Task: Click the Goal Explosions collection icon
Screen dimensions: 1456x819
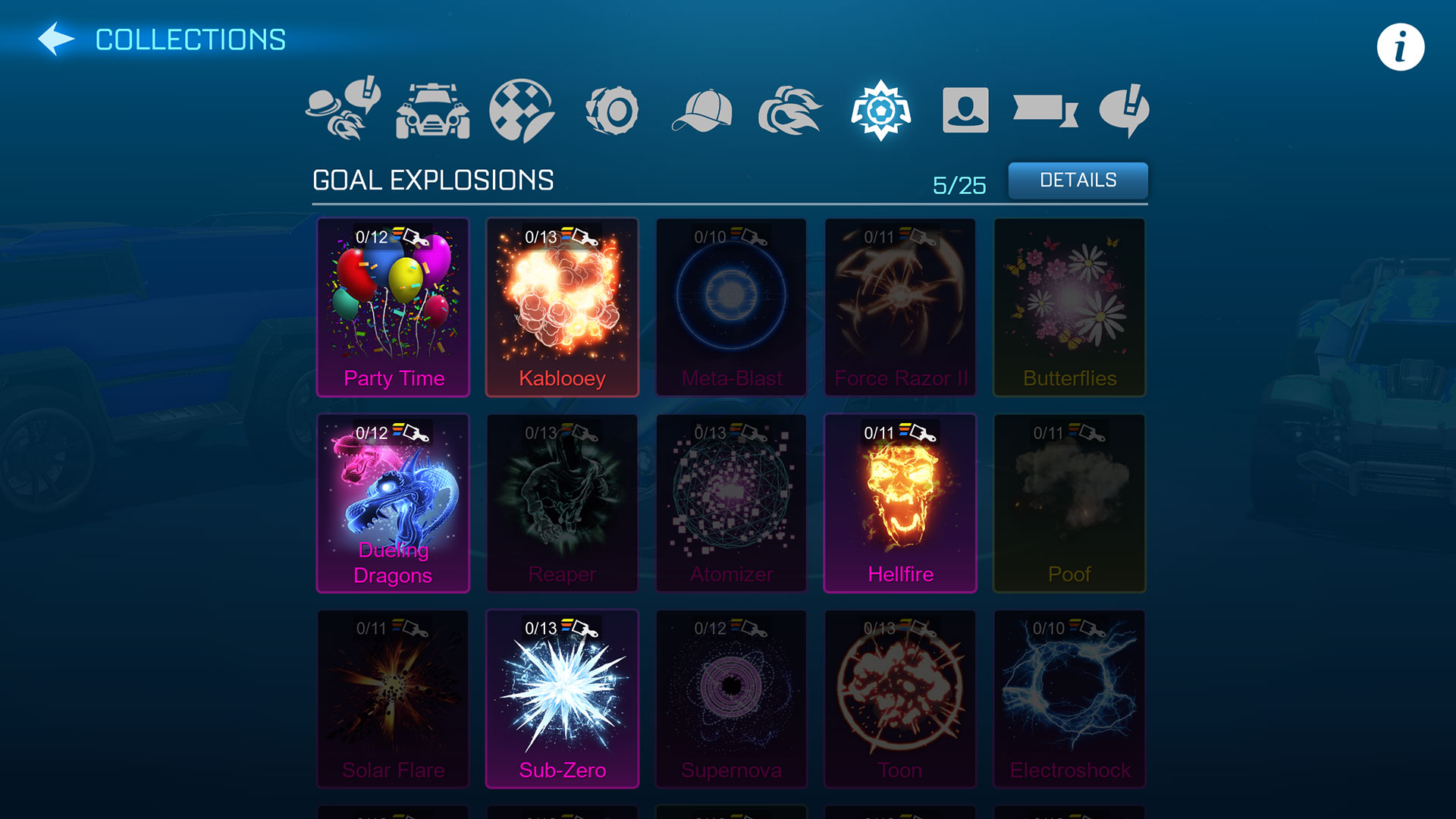Action: [x=880, y=110]
